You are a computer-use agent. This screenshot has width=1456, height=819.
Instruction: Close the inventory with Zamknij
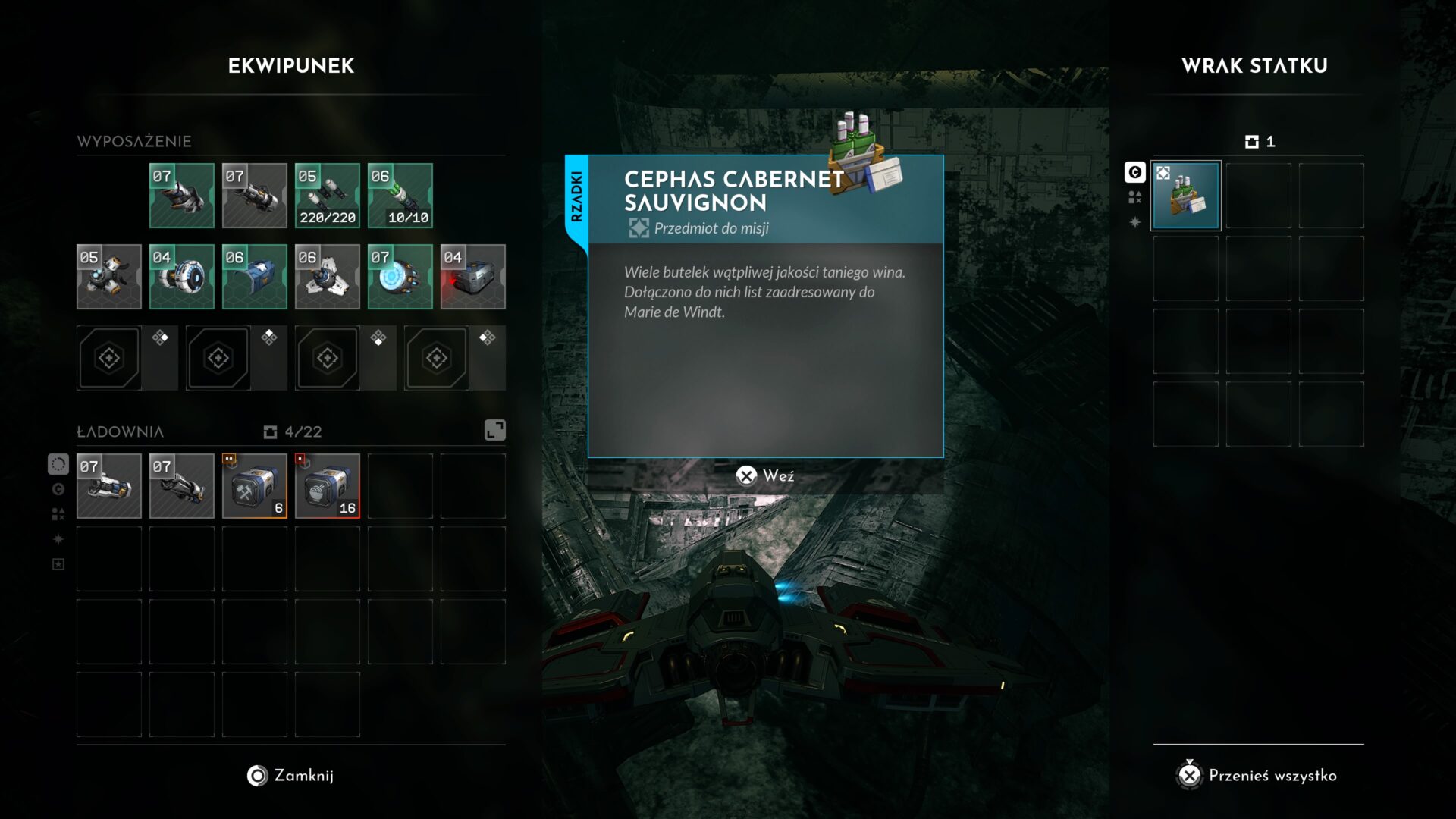(290, 775)
